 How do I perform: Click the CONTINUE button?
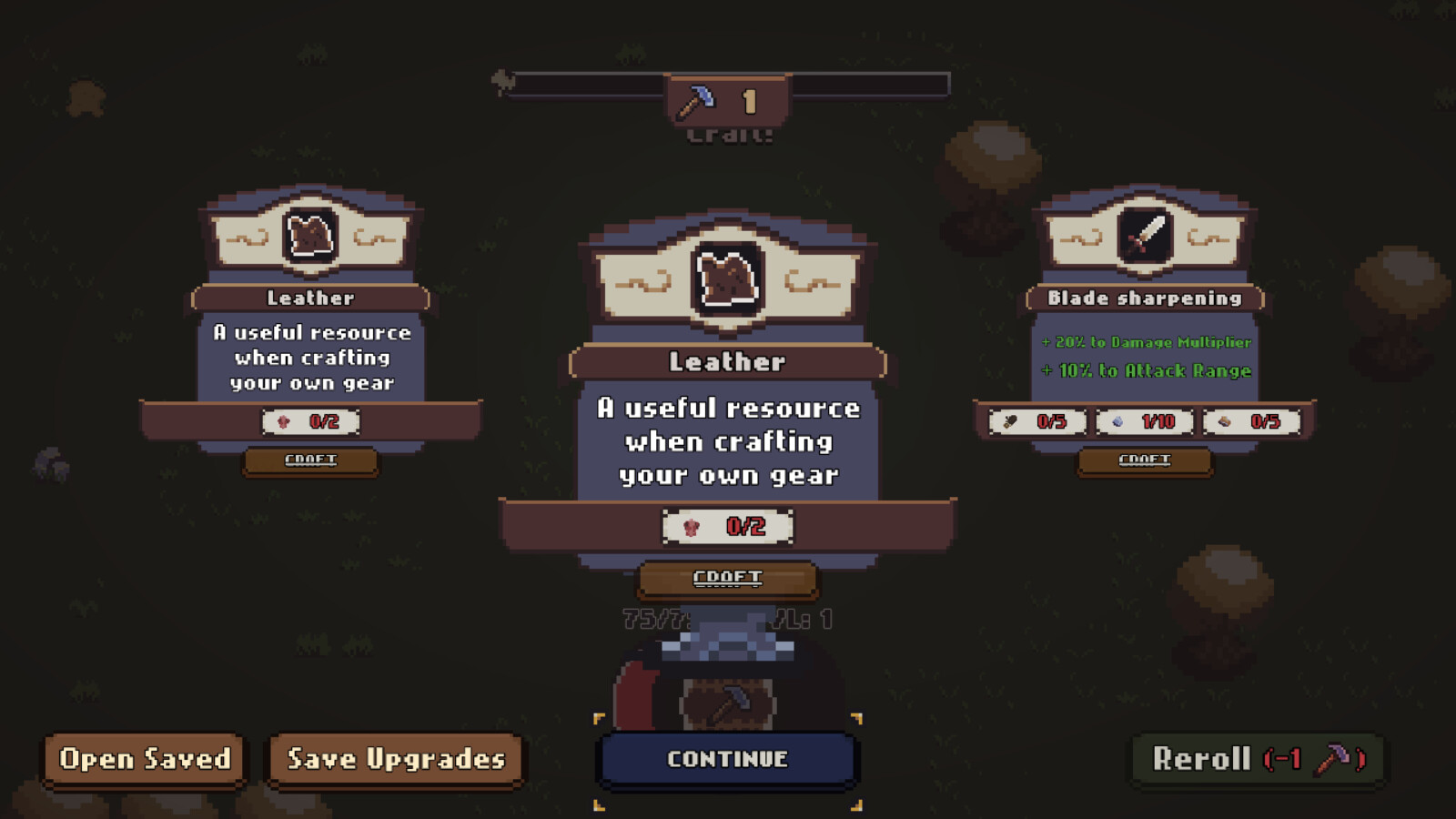pyautogui.click(x=726, y=758)
